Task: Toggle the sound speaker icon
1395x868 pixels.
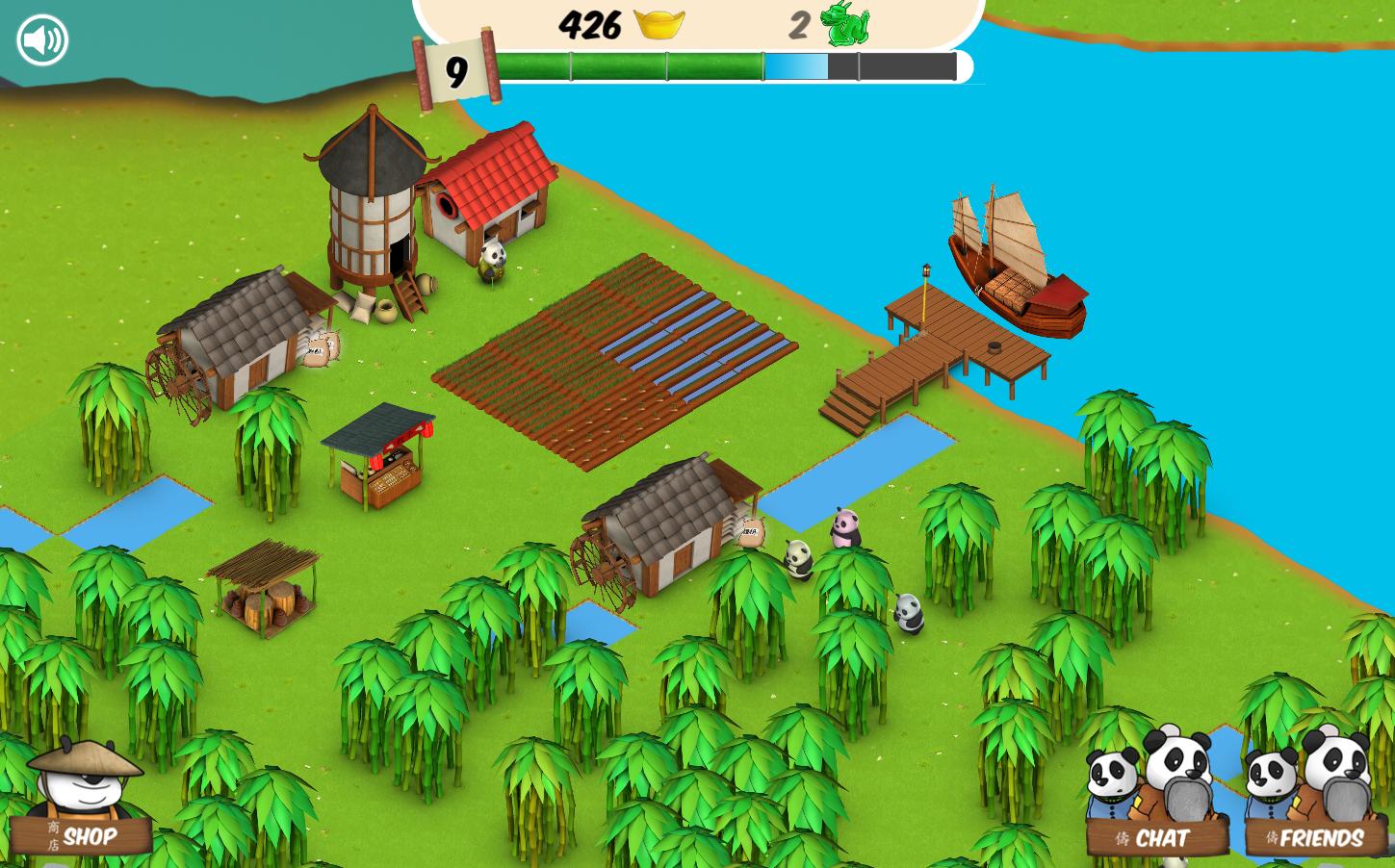Action: (x=42, y=40)
